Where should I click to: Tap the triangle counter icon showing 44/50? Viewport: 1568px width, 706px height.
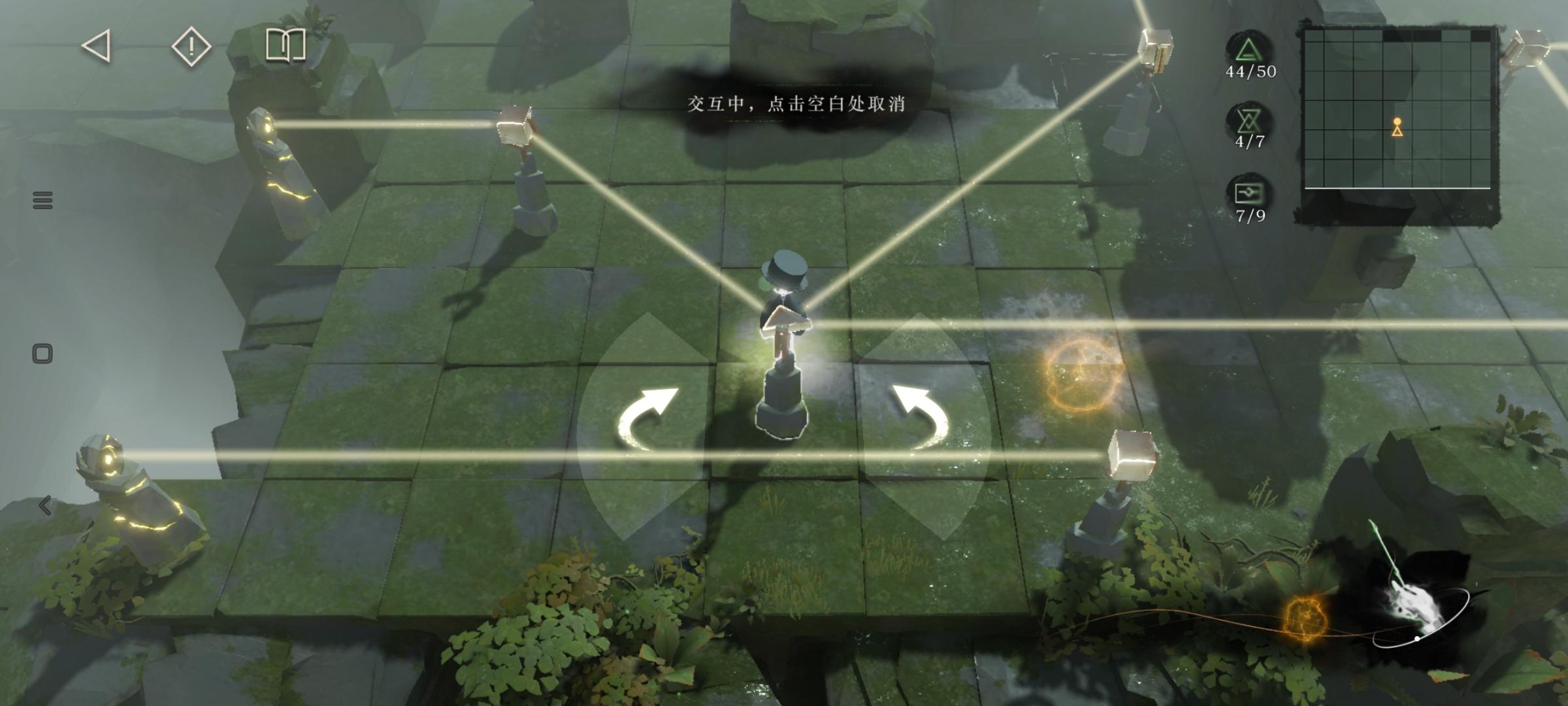point(1249,51)
